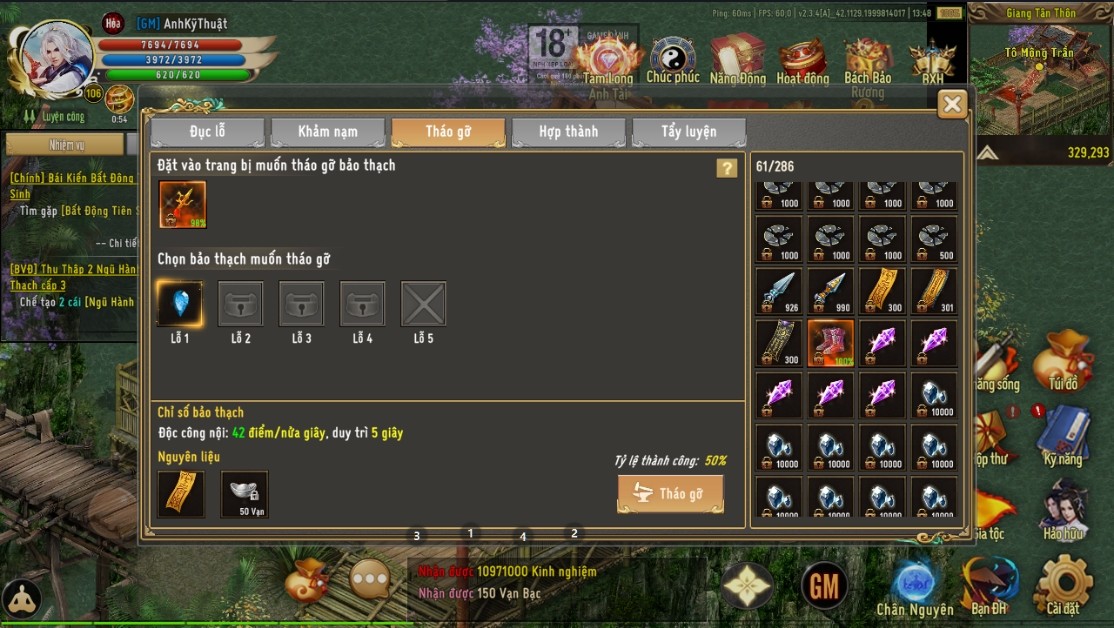
Task: Click the equipment slot with red weapon
Action: tap(182, 204)
